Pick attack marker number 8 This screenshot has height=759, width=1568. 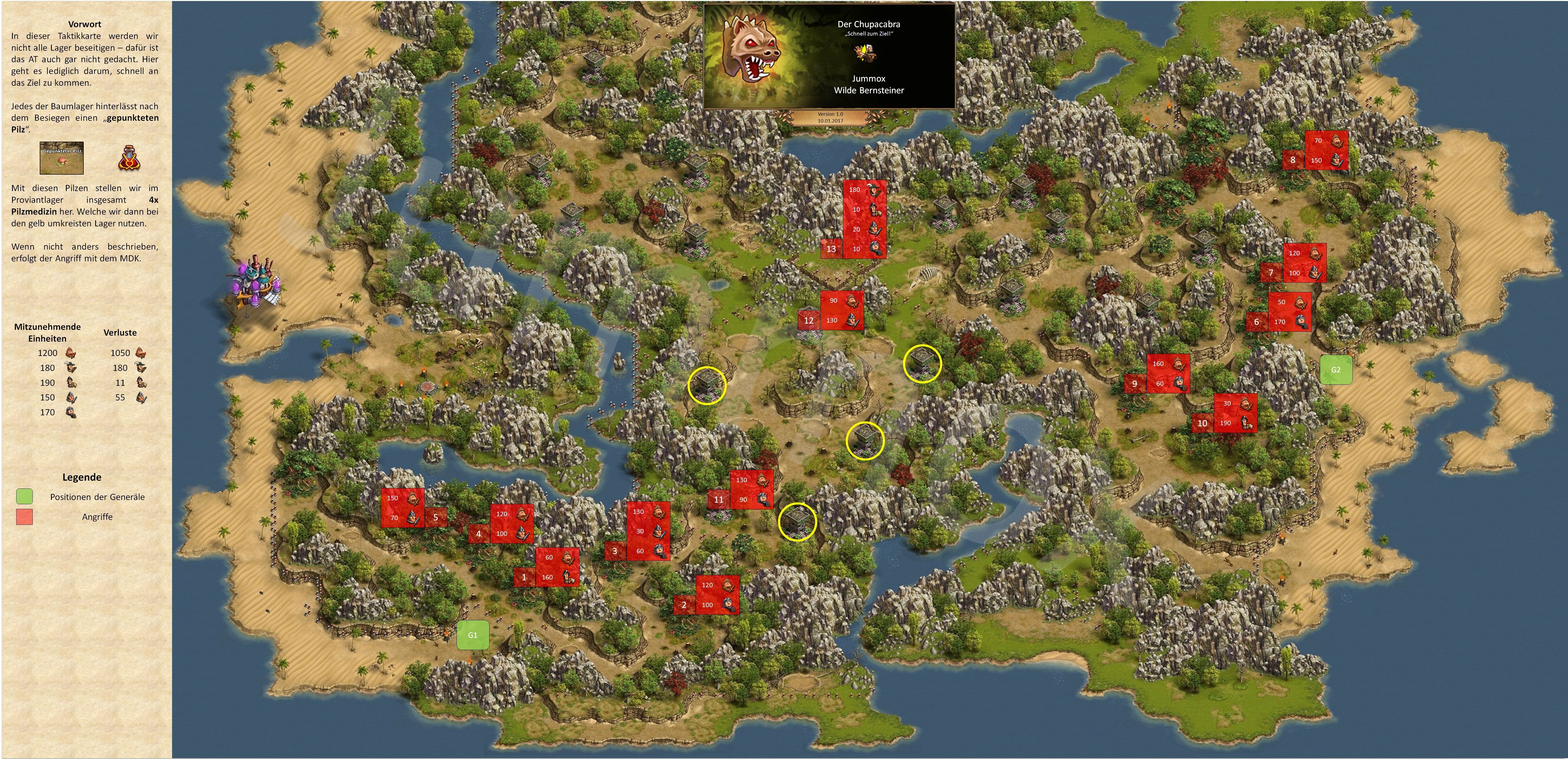click(1293, 160)
